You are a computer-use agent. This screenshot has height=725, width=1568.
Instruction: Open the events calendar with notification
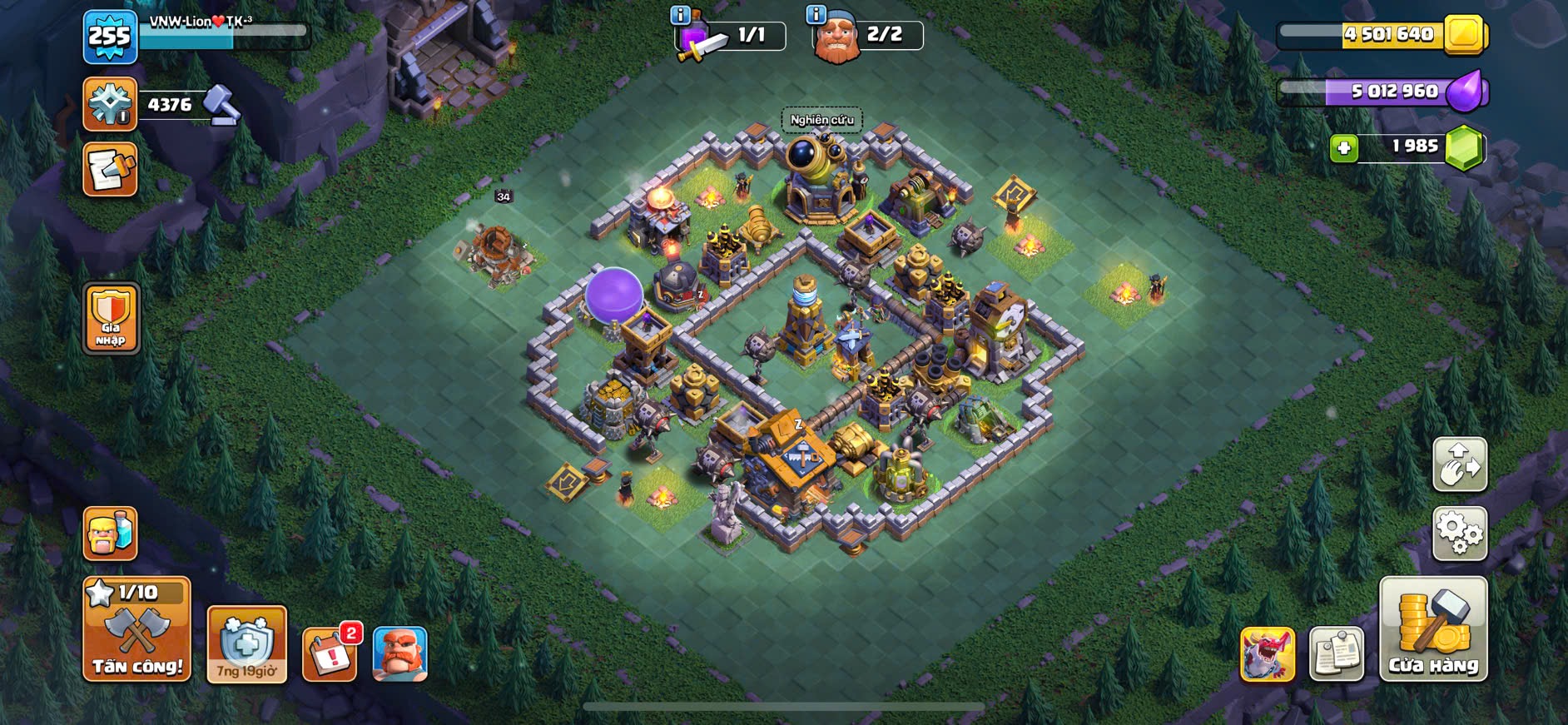pos(330,654)
